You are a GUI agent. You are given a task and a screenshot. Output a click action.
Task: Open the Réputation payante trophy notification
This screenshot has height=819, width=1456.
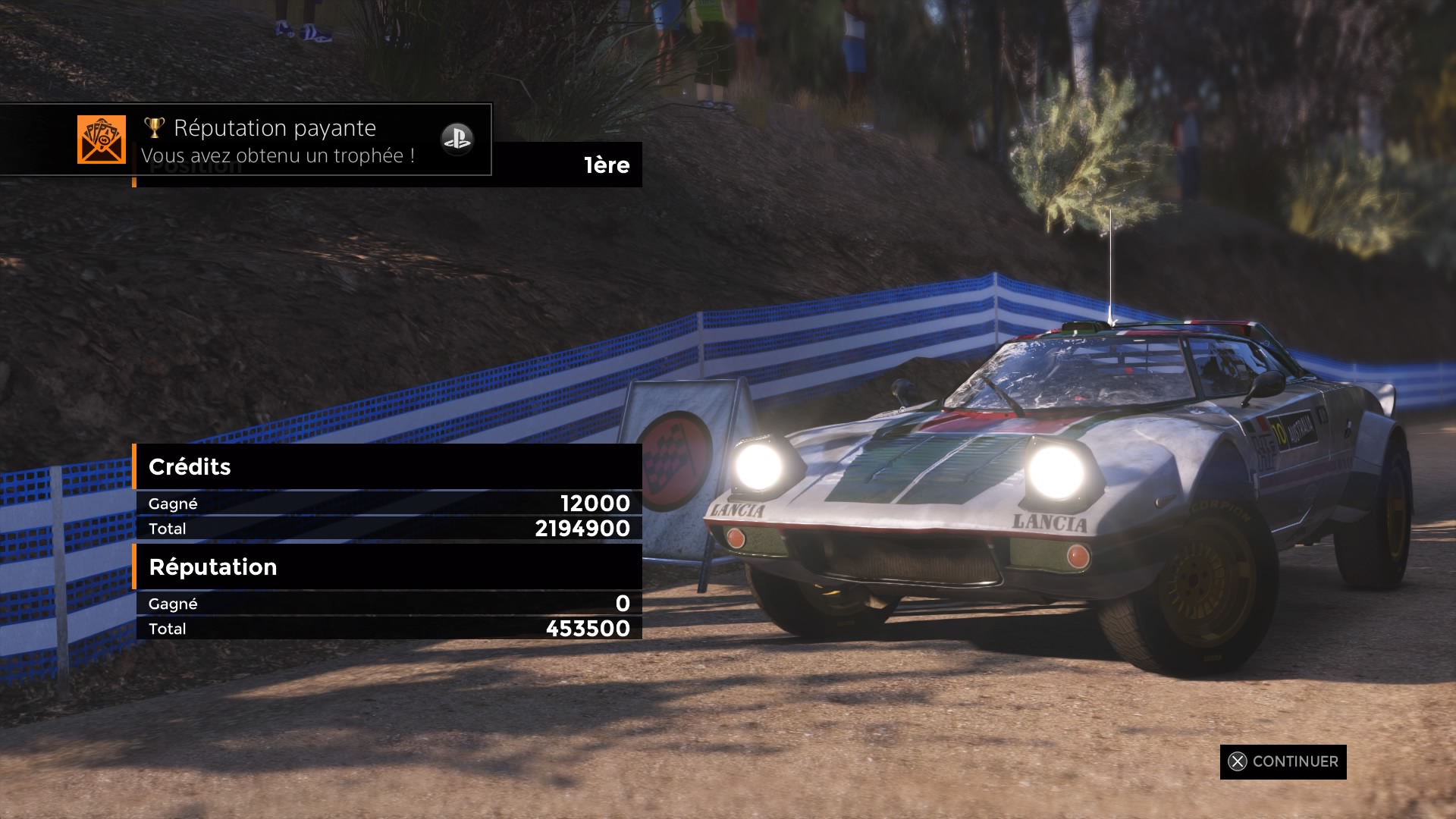click(274, 140)
